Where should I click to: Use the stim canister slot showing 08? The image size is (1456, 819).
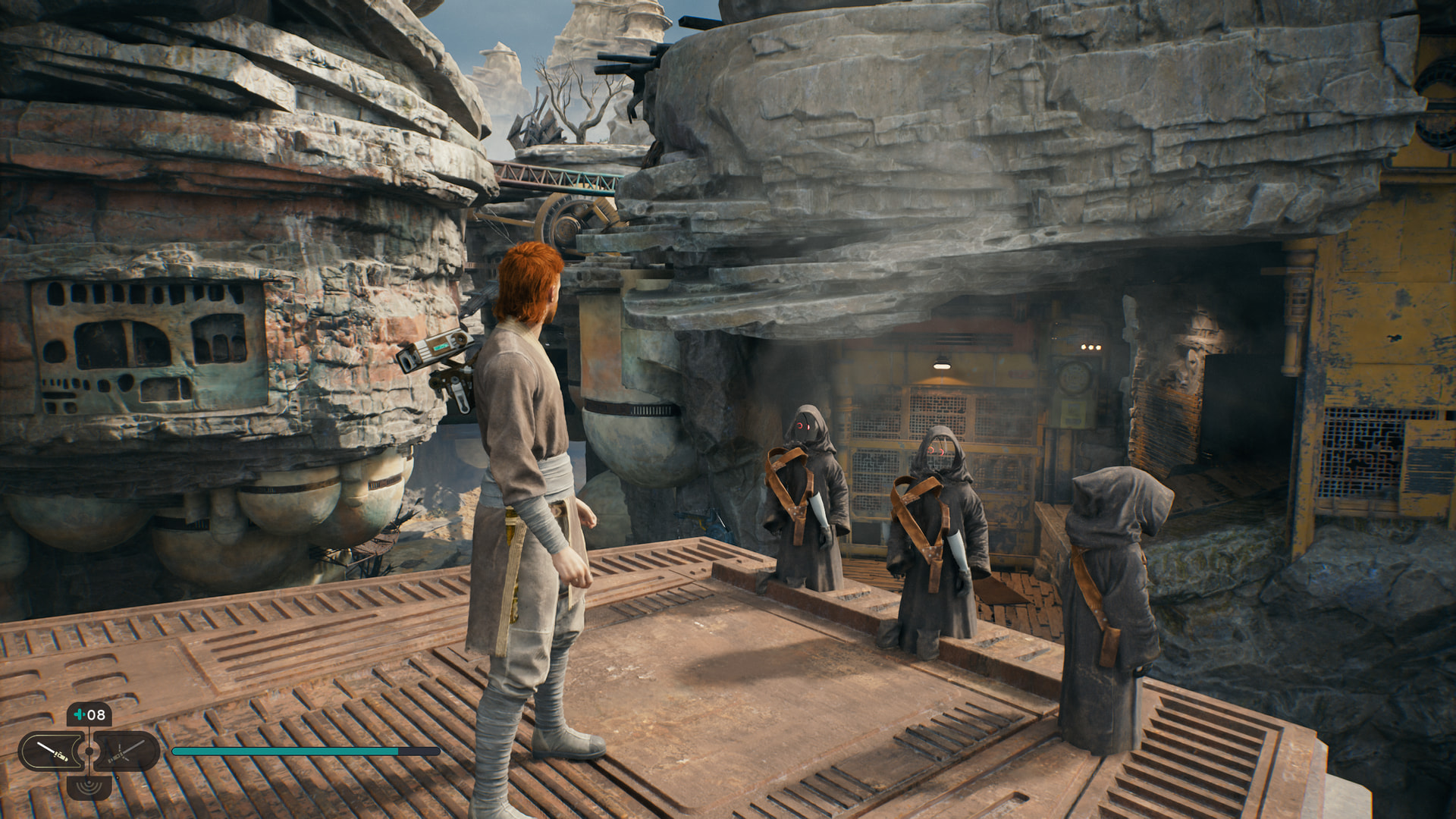pos(89,715)
